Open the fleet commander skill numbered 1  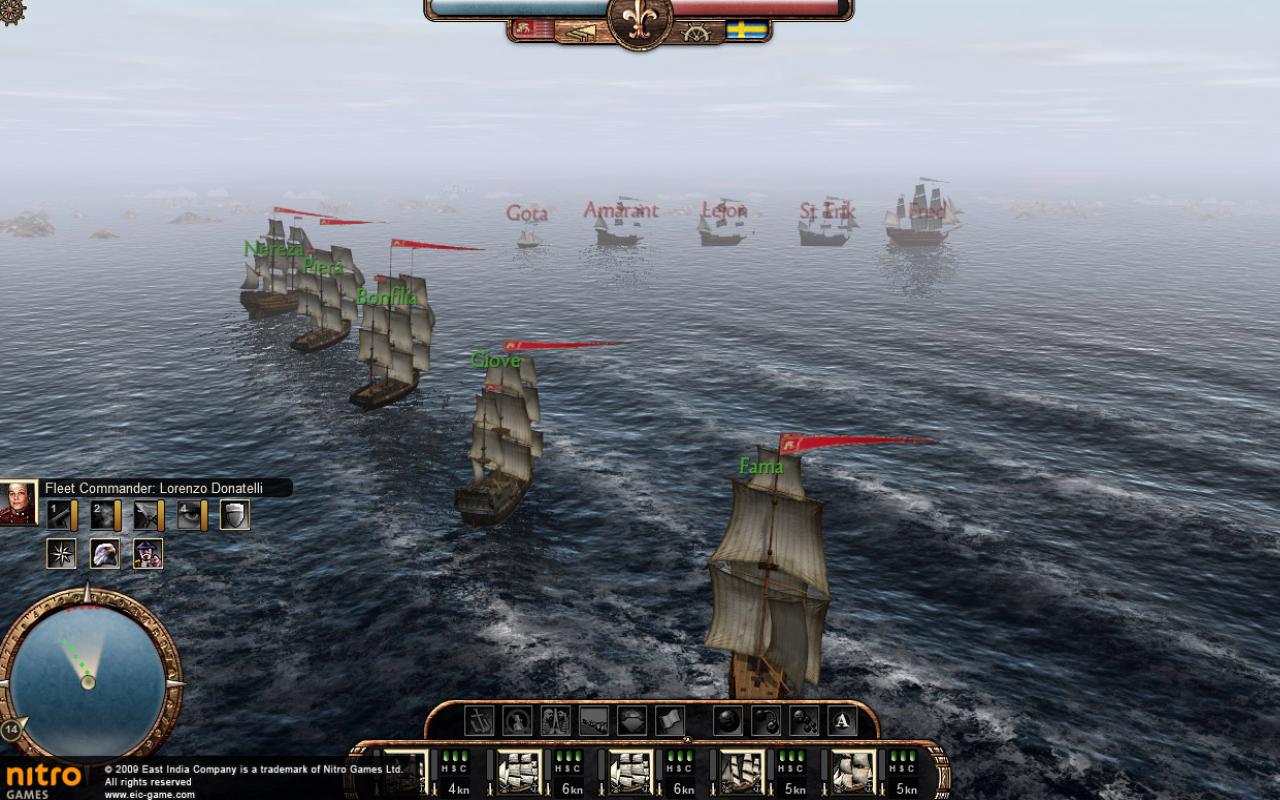(58, 515)
